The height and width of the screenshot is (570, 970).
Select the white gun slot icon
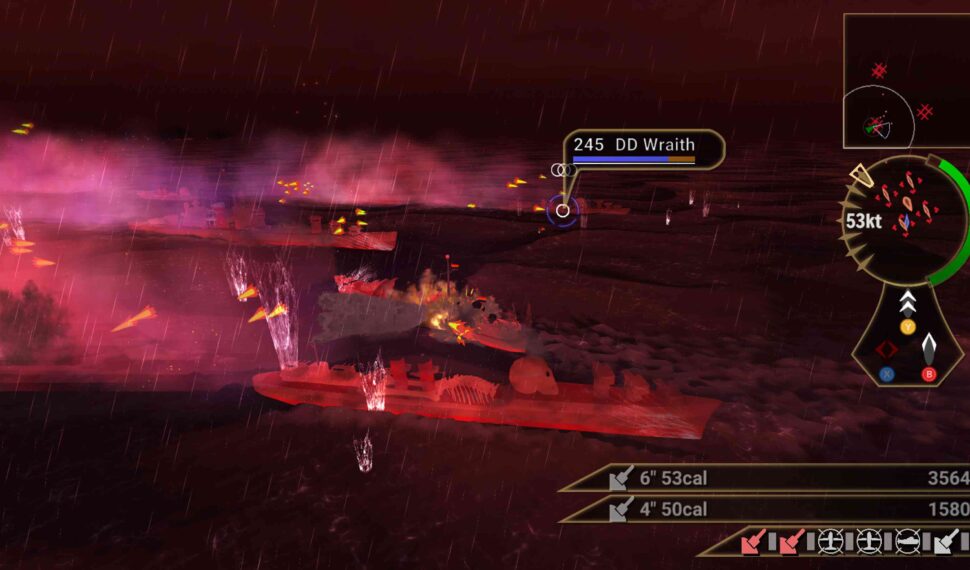coord(946,542)
